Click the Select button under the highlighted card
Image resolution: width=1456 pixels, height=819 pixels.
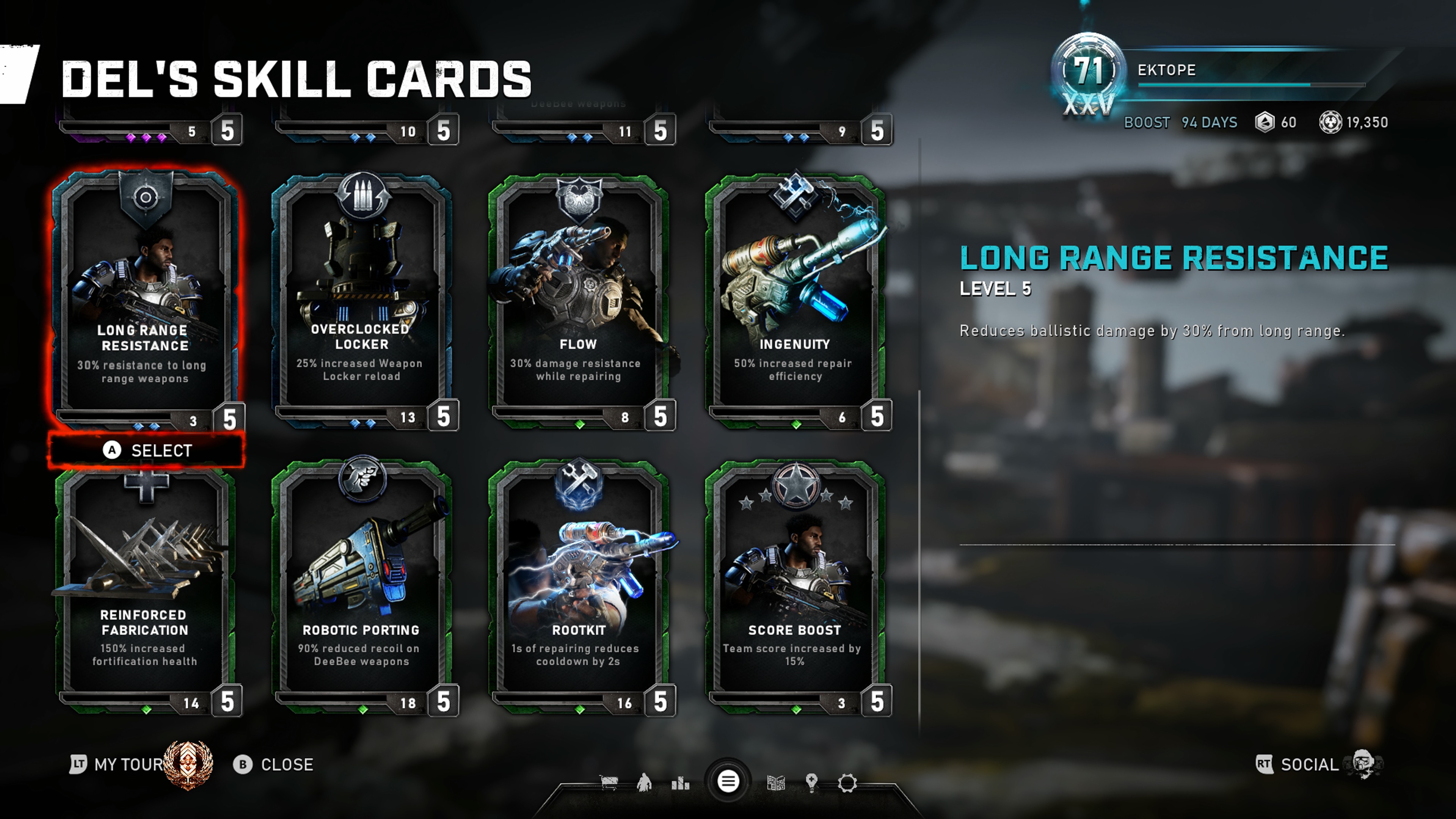147,450
